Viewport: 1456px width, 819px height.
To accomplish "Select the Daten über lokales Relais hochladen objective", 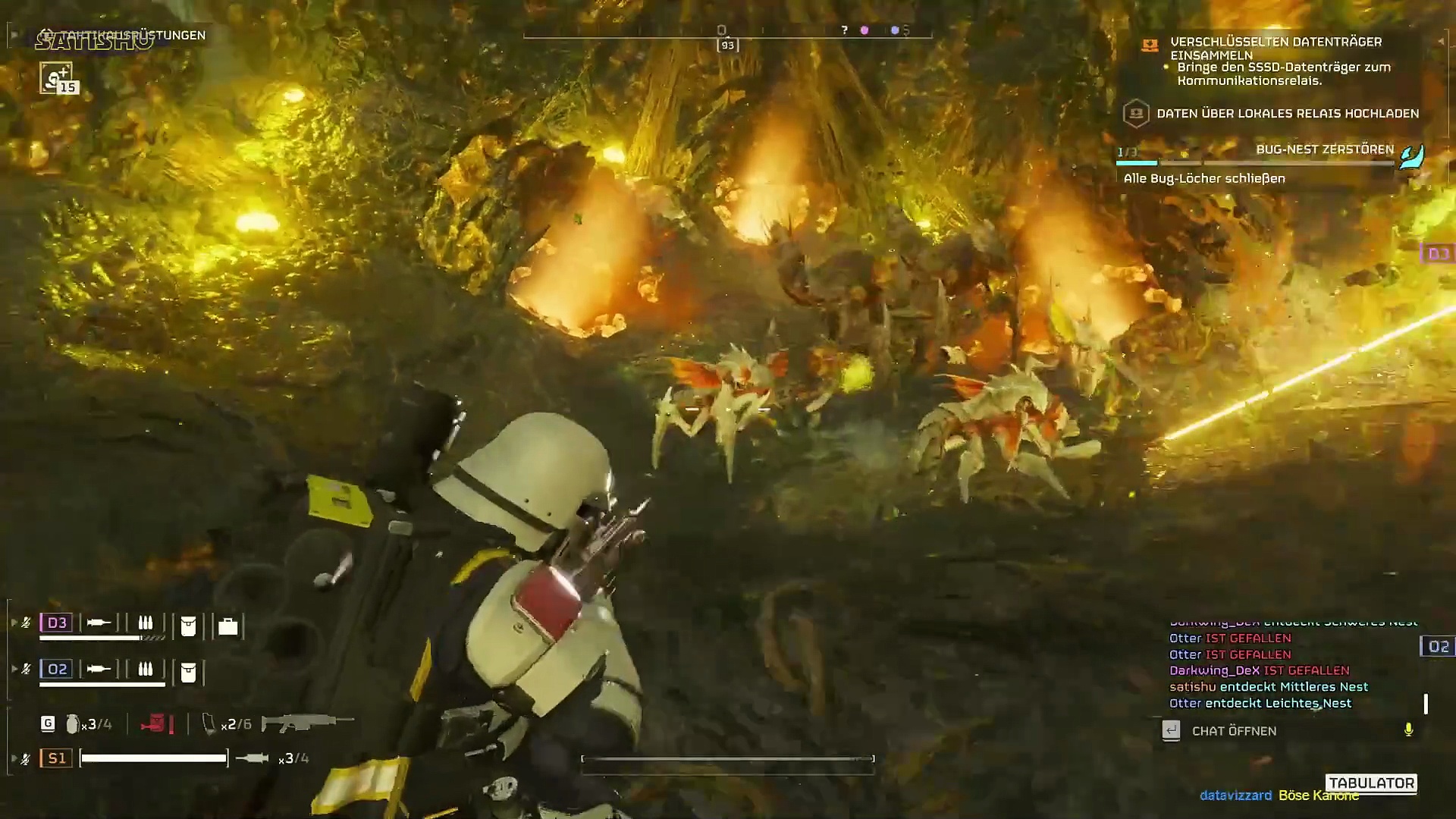I will point(1287,114).
